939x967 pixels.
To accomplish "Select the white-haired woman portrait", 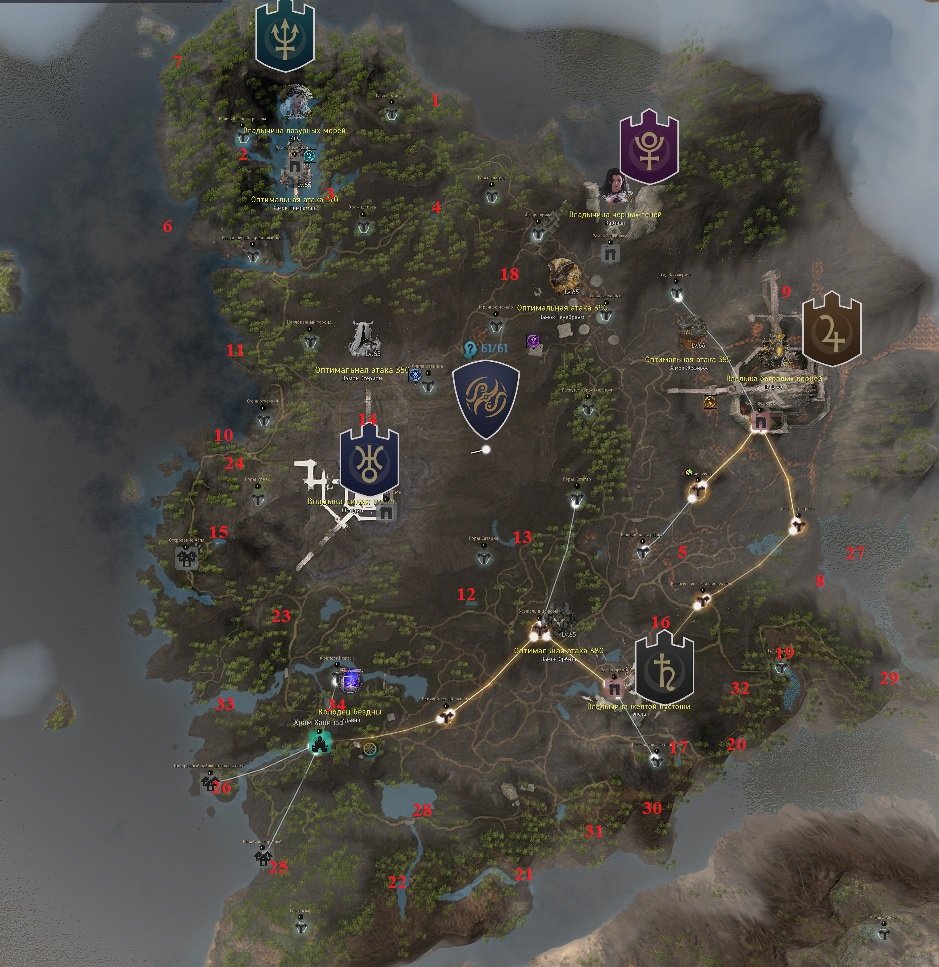I will (x=295, y=101).
